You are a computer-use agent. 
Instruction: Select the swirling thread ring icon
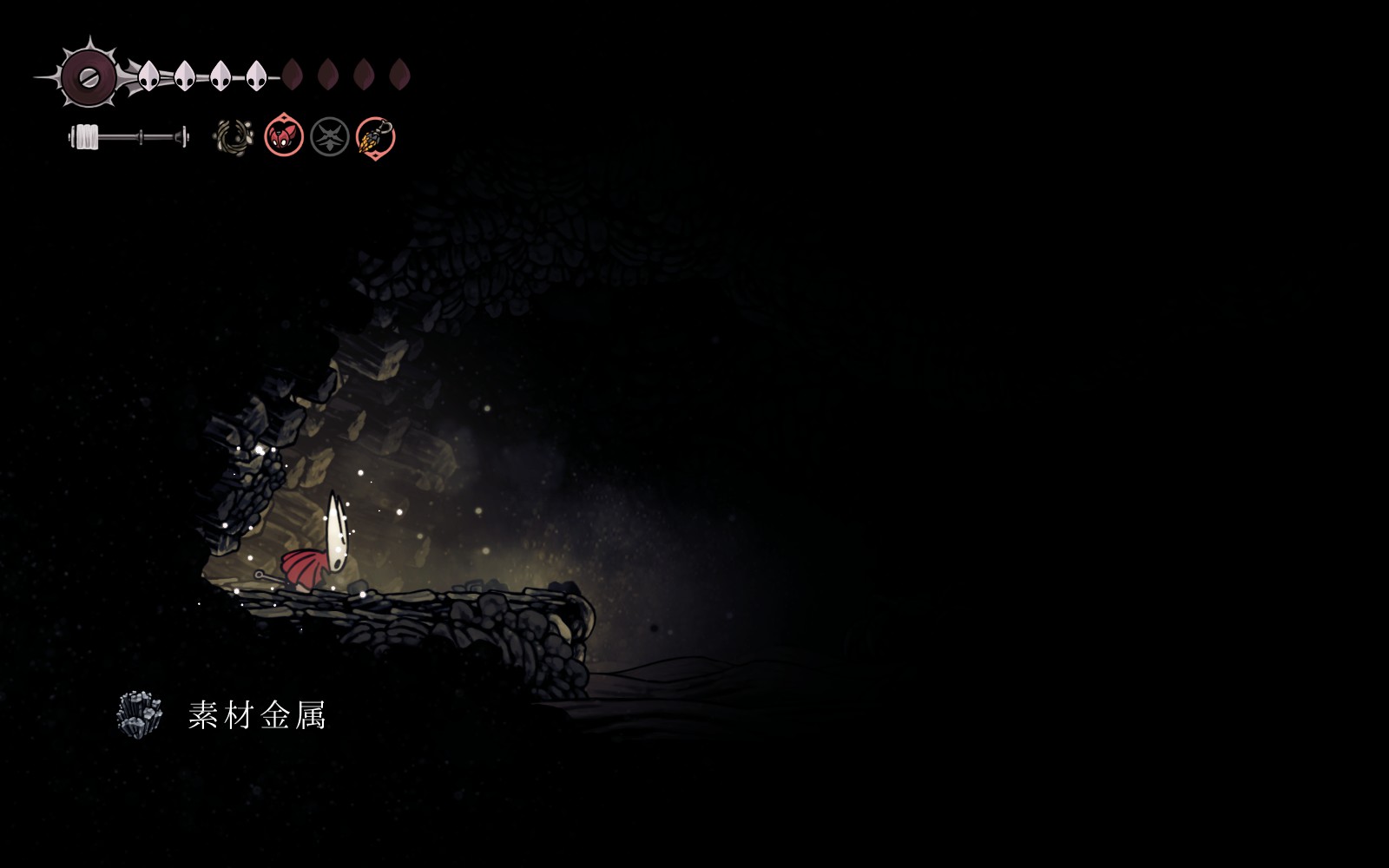pyautogui.click(x=233, y=137)
